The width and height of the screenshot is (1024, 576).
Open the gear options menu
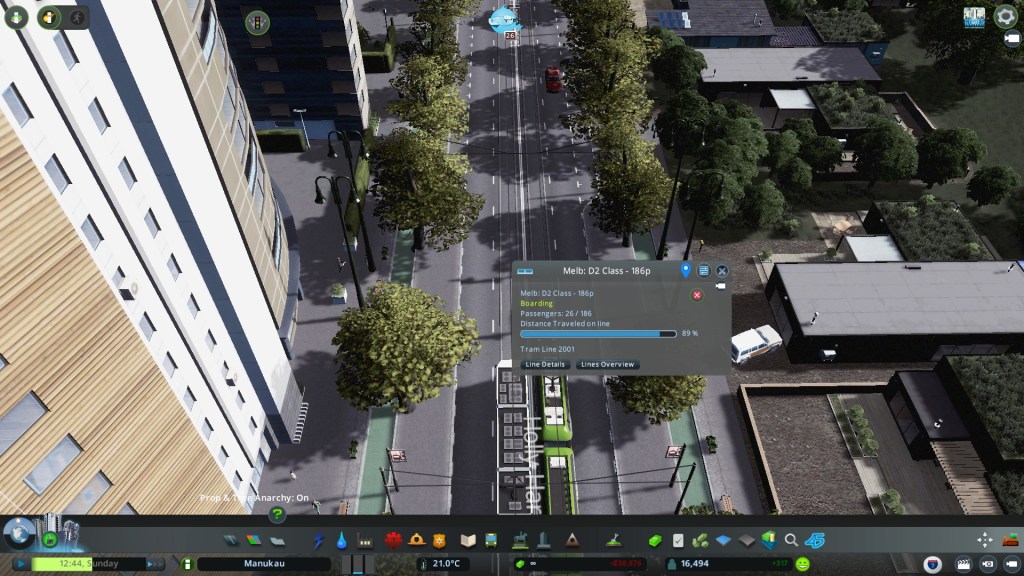tap(1005, 16)
